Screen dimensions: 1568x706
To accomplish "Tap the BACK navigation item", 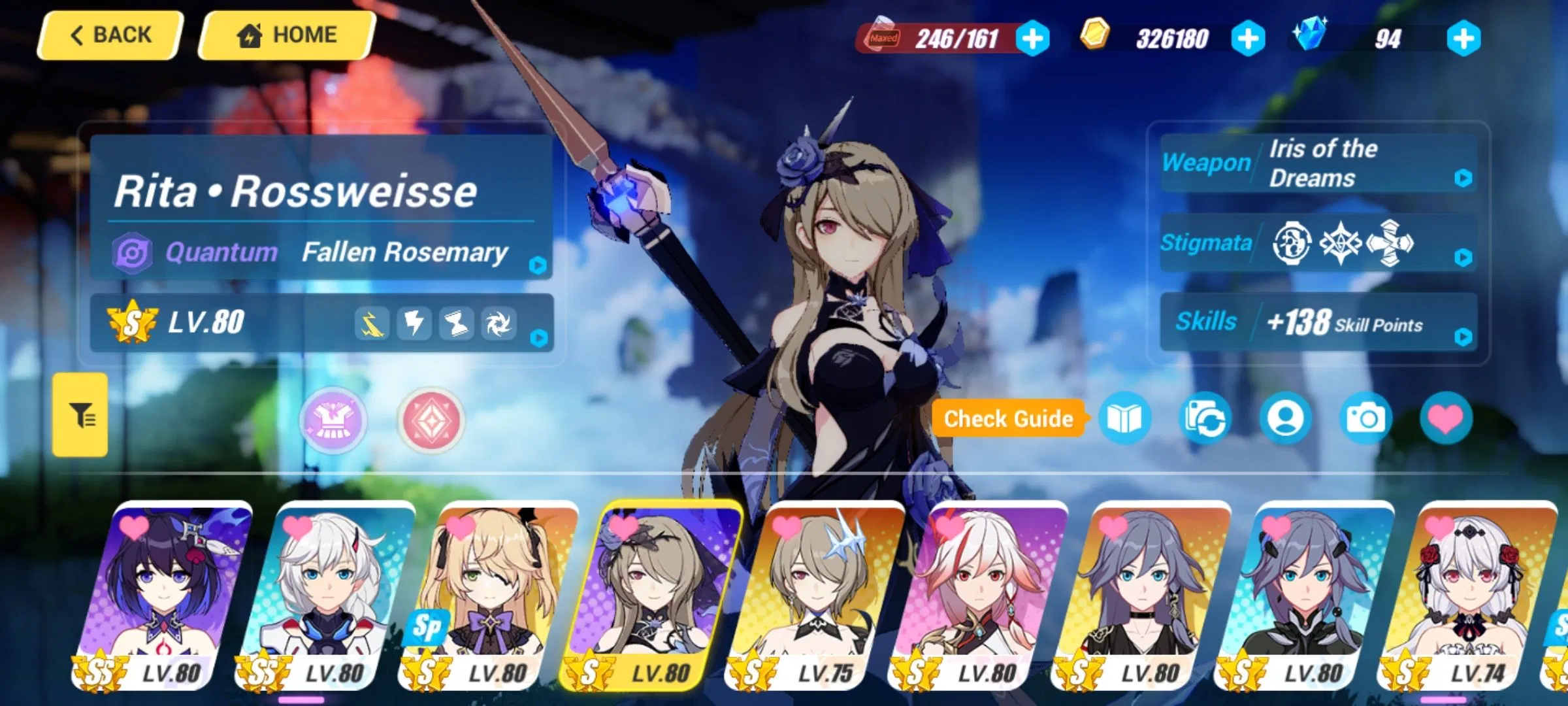I will pos(110,35).
